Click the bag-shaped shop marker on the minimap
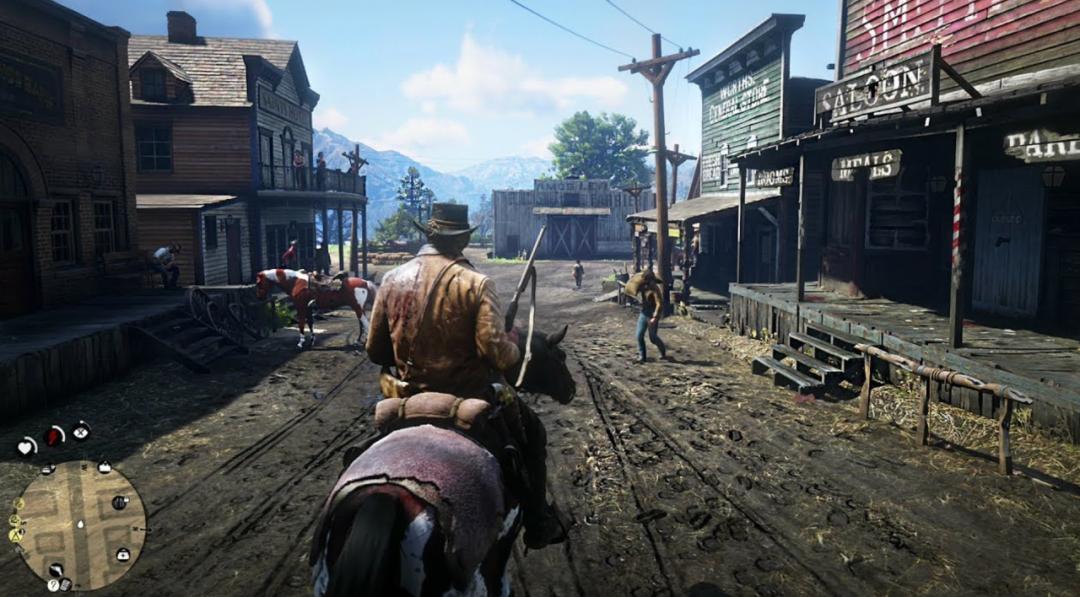Viewport: 1080px width, 597px height. (x=104, y=467)
